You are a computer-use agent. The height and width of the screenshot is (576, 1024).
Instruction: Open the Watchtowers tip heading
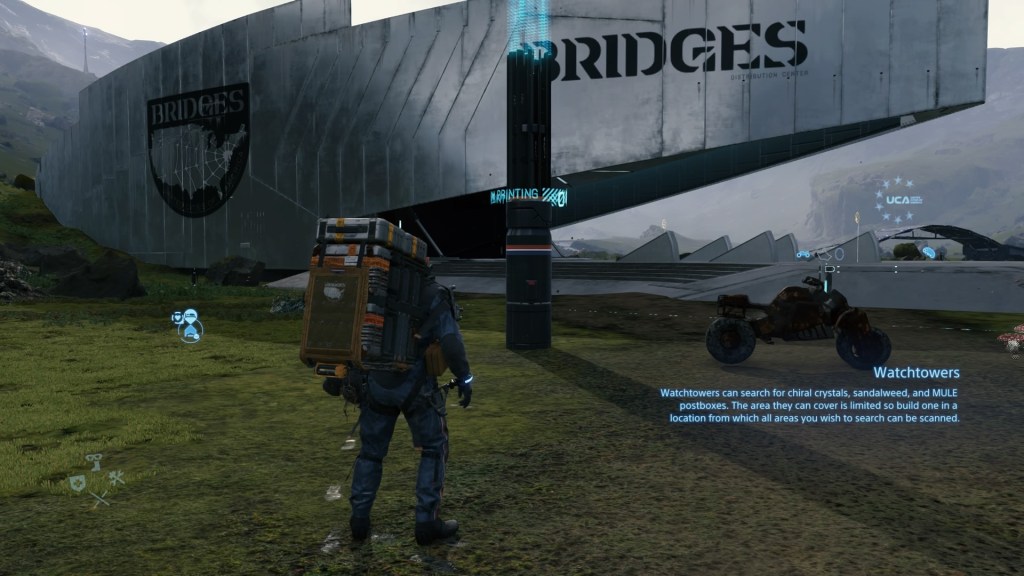click(916, 373)
